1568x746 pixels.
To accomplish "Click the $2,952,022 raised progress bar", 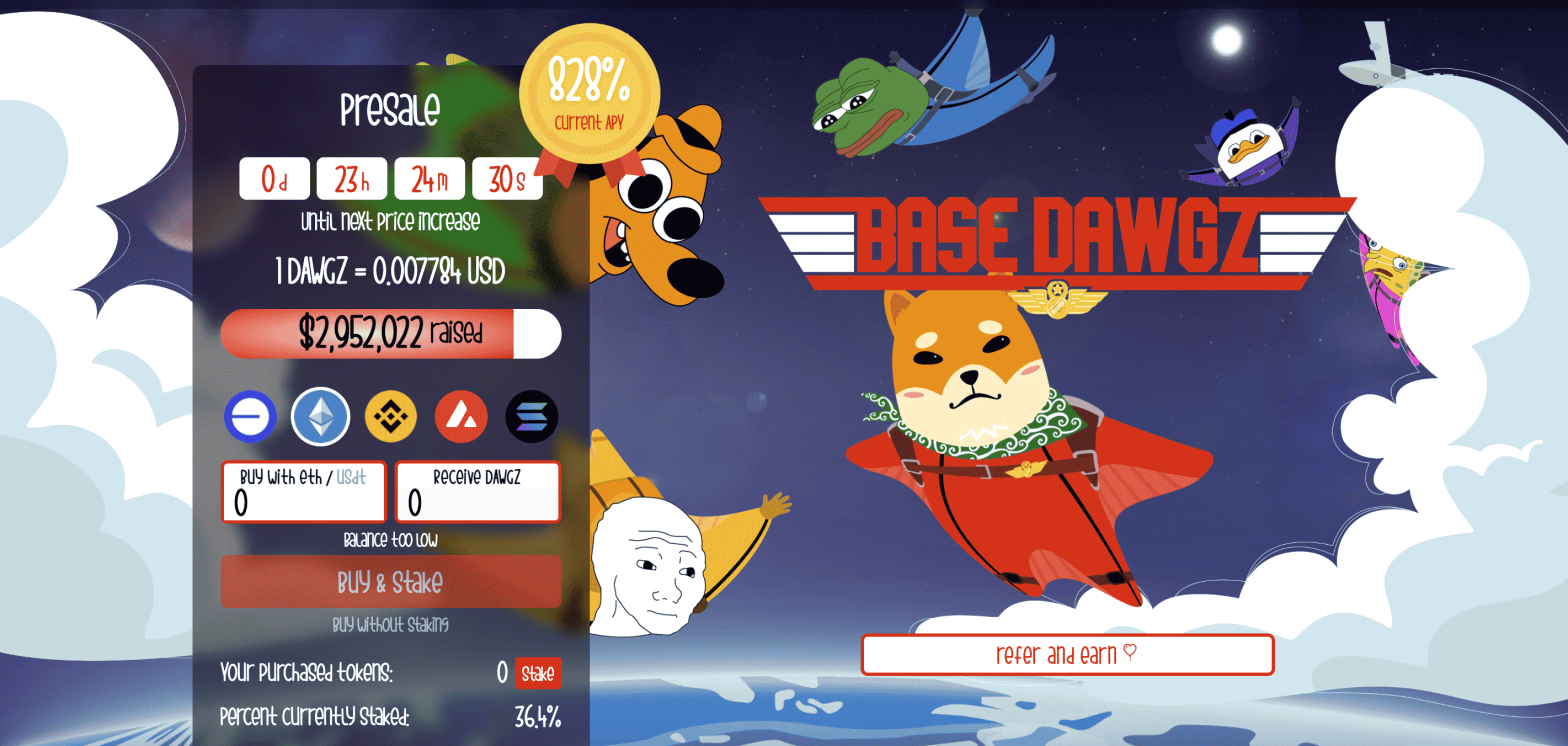I will click(x=391, y=334).
